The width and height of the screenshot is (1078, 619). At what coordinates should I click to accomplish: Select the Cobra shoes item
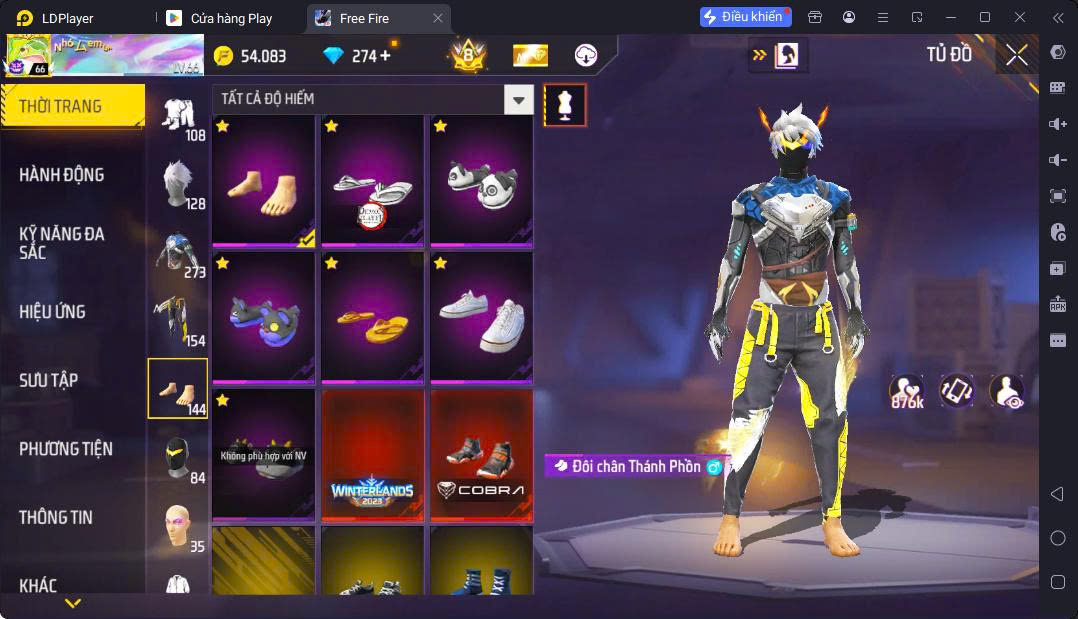point(481,455)
